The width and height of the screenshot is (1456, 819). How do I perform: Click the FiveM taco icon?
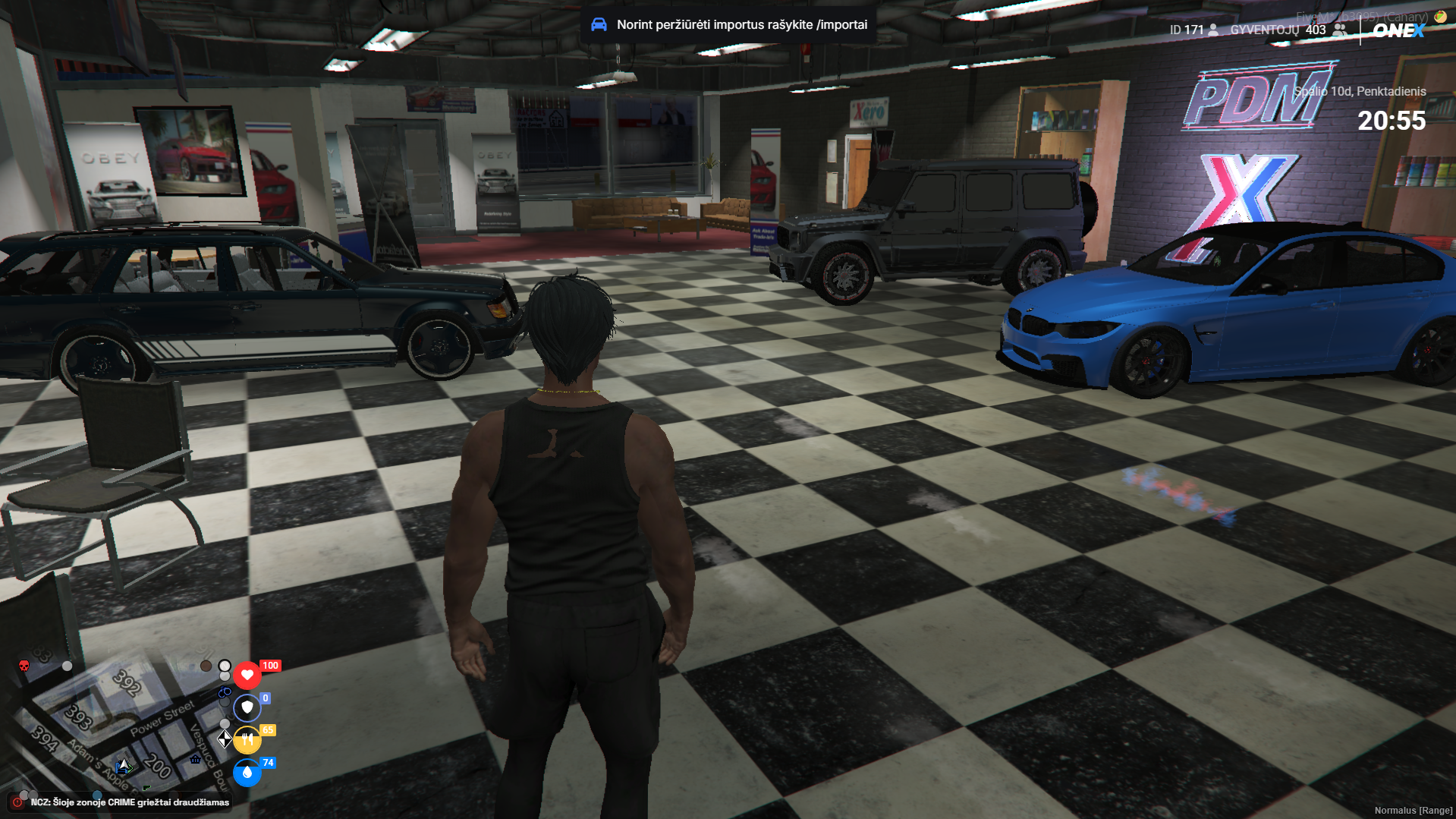click(x=1439, y=16)
